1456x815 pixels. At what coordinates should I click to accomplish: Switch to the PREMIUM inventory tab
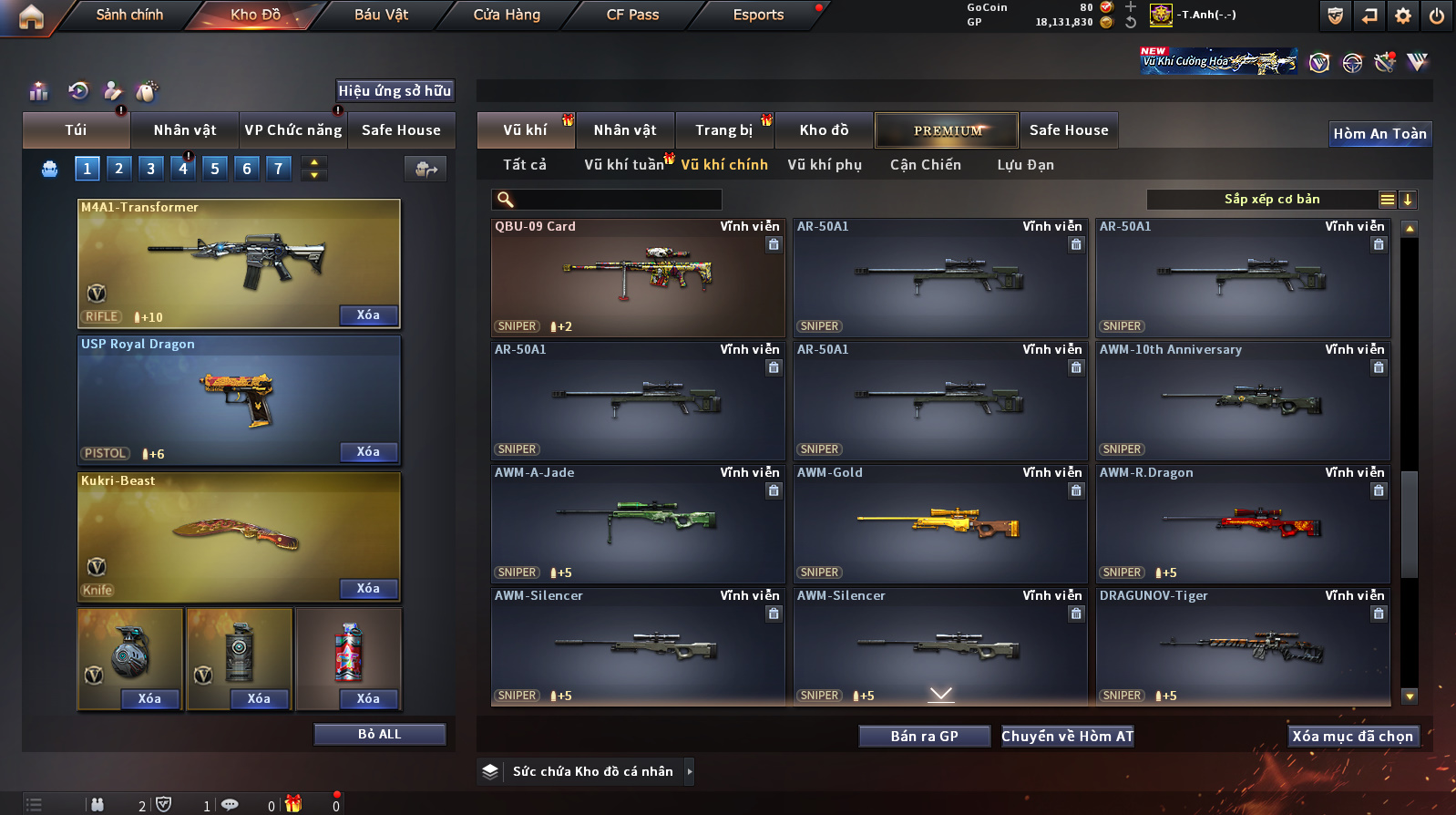pos(948,130)
